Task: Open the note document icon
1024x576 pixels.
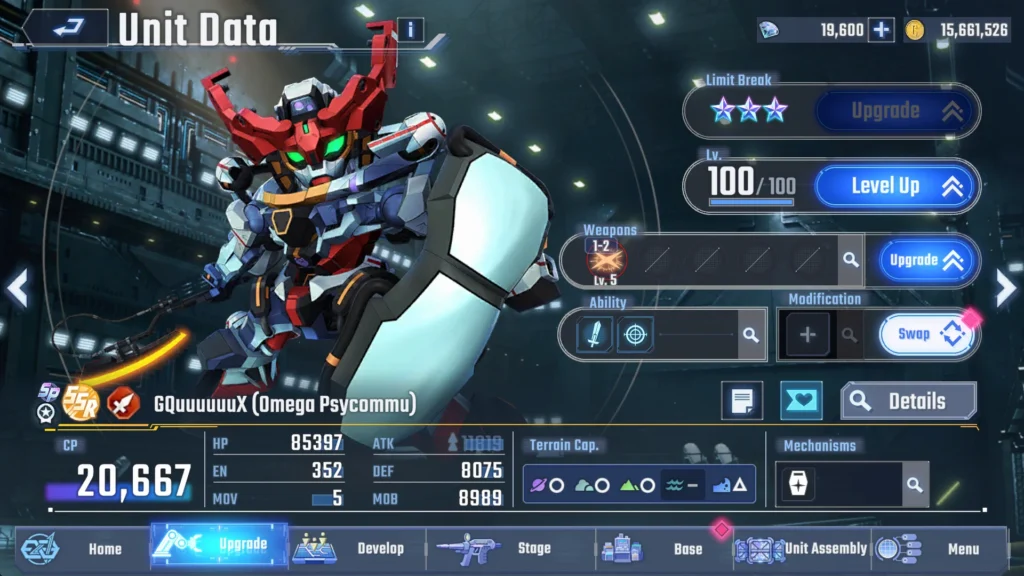Action: coord(741,401)
